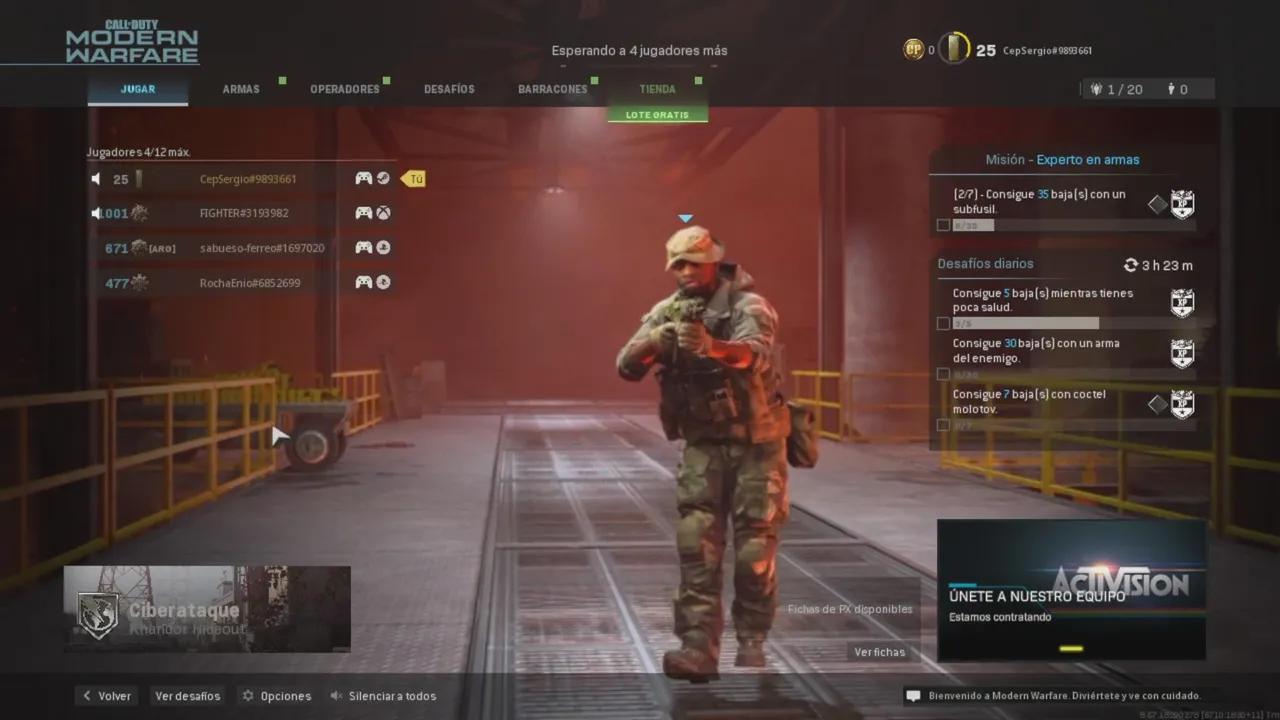The height and width of the screenshot is (720, 1280).
Task: Select the Ciberataque Khandor Hideout map thumbnail
Action: (x=207, y=608)
